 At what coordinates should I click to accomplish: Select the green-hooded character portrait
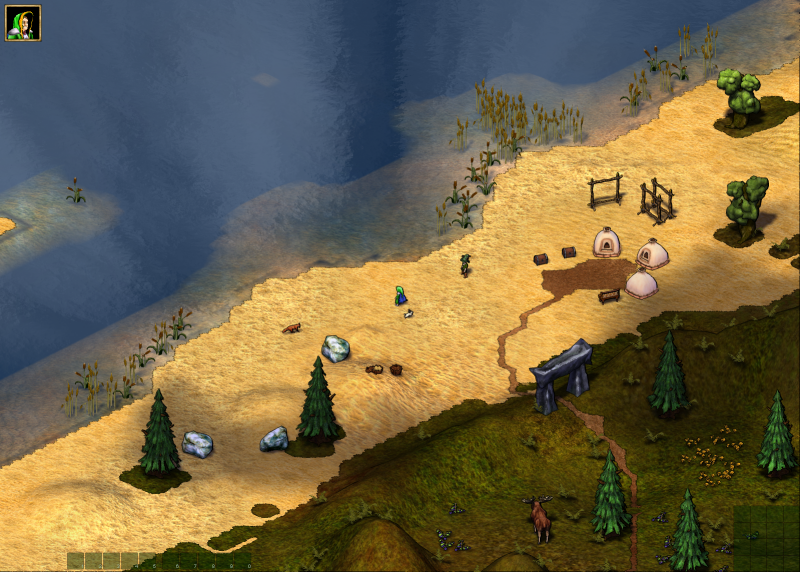coord(22,23)
